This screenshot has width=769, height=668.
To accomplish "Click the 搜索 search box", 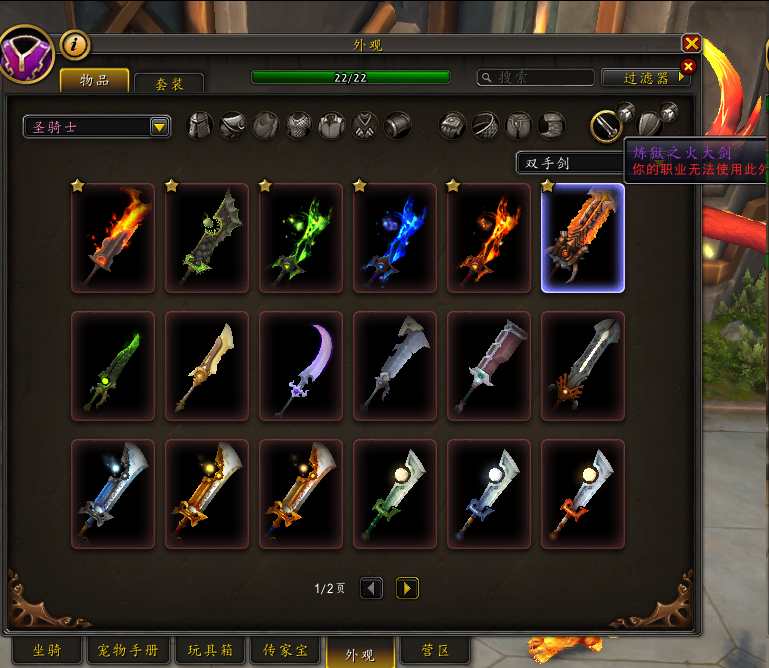I will (535, 77).
